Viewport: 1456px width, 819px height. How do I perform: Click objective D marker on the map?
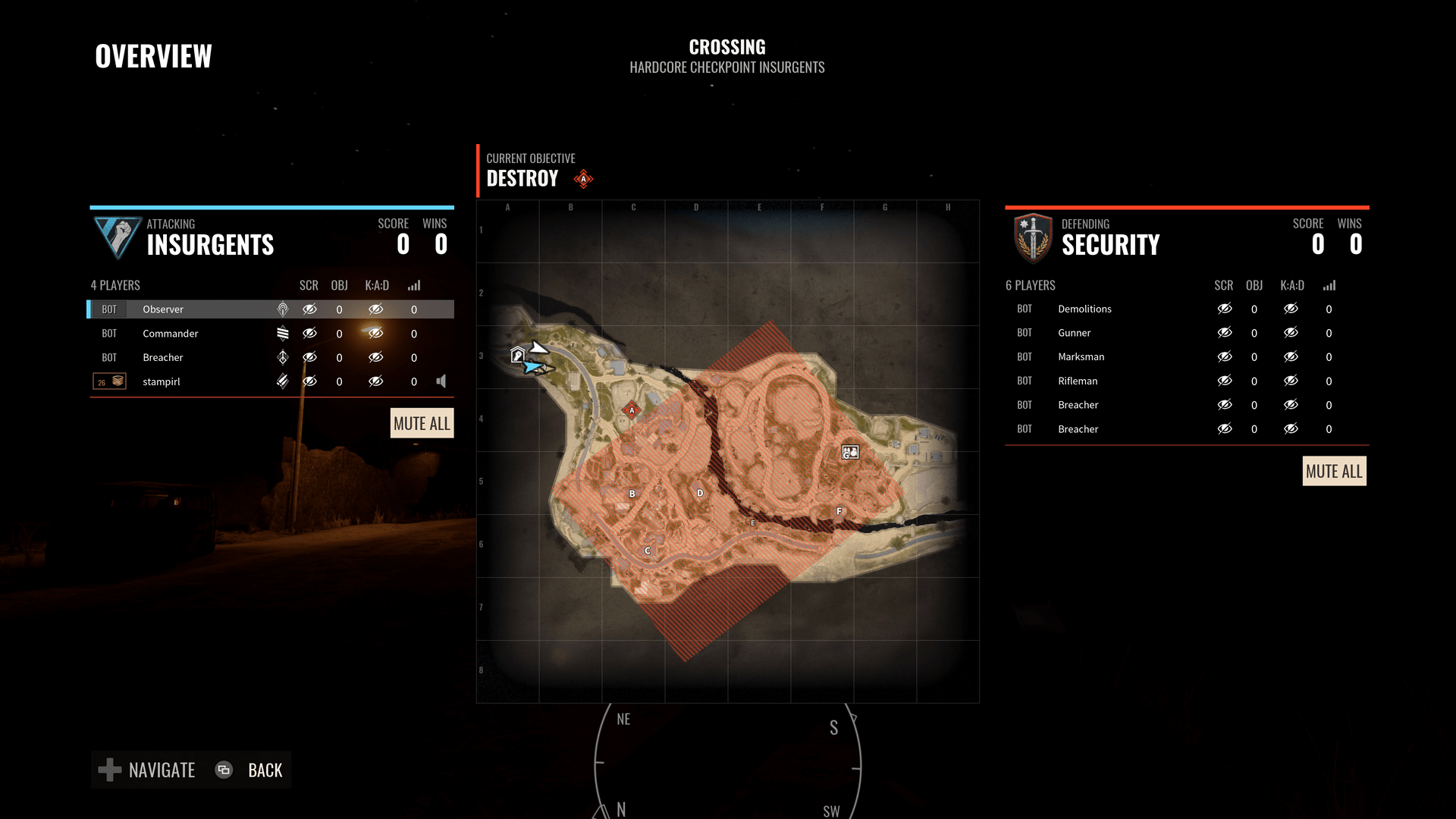click(700, 493)
